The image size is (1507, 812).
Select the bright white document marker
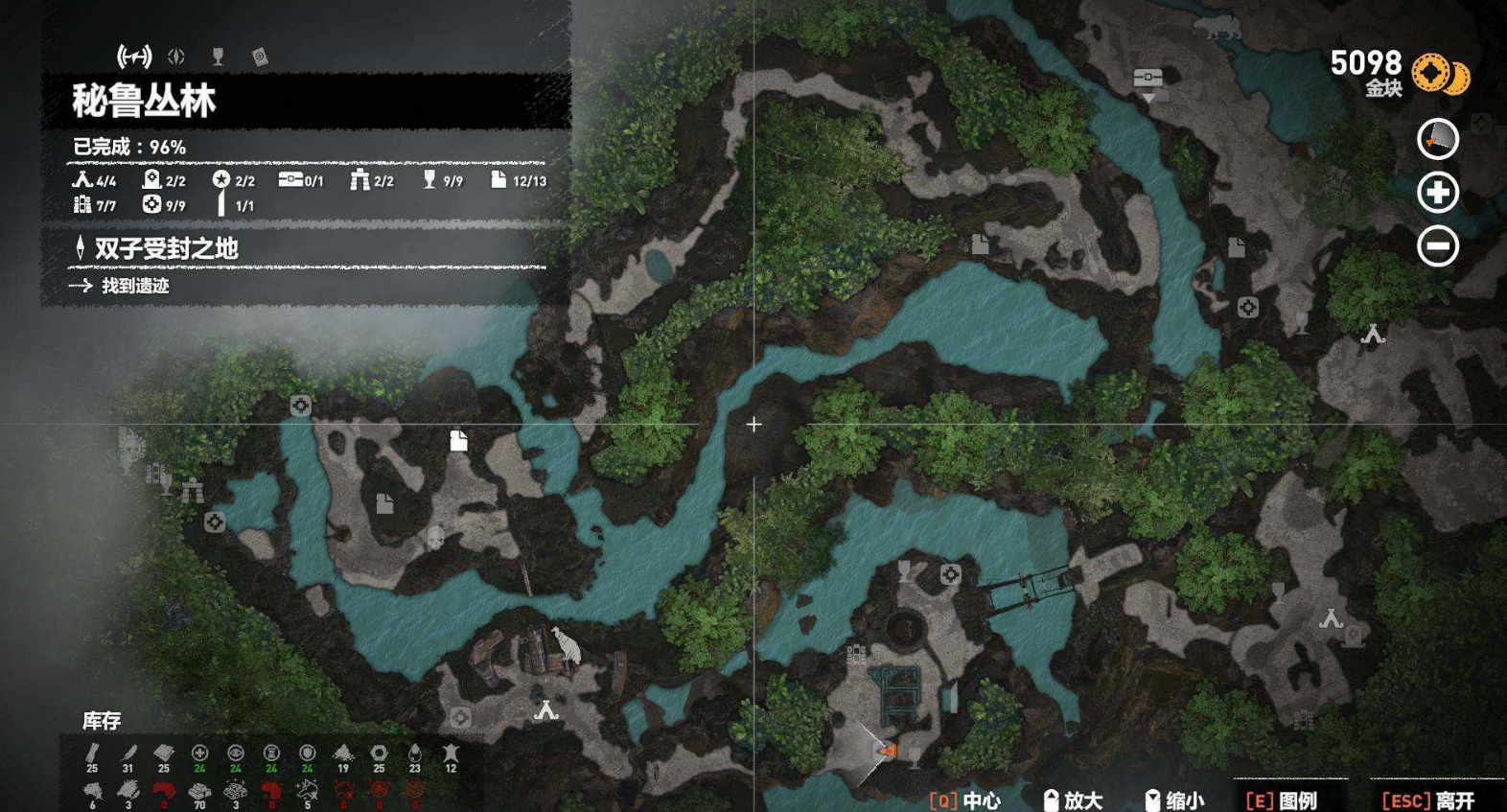point(458,440)
